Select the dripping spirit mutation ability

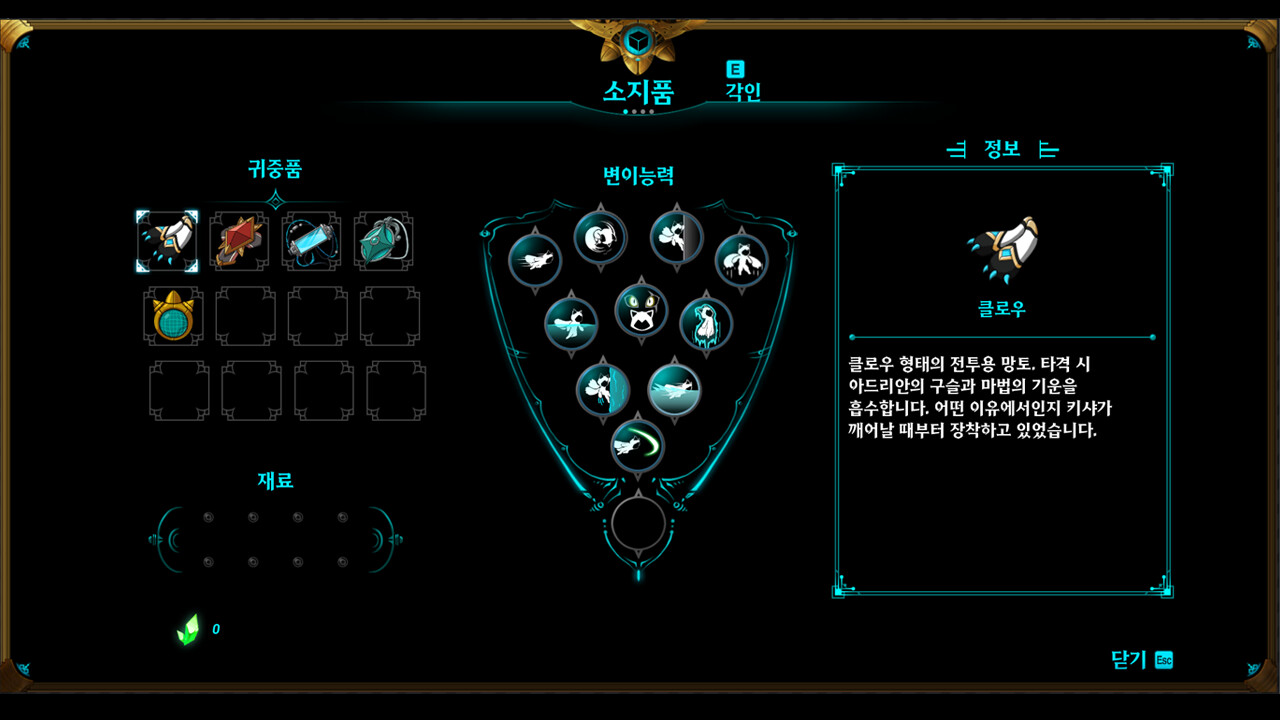tap(742, 257)
